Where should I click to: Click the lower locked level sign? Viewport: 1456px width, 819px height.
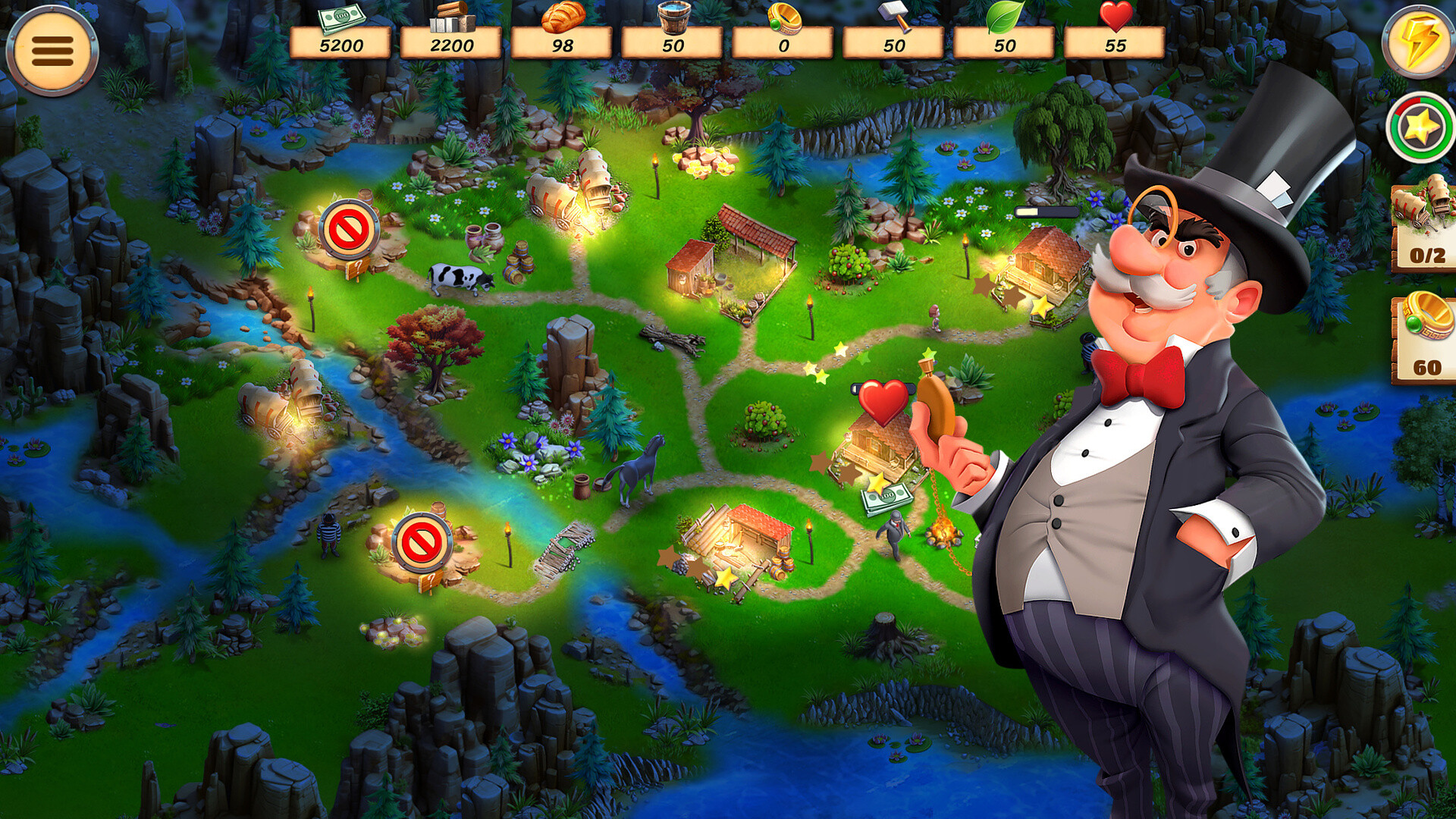pyautogui.click(x=425, y=542)
